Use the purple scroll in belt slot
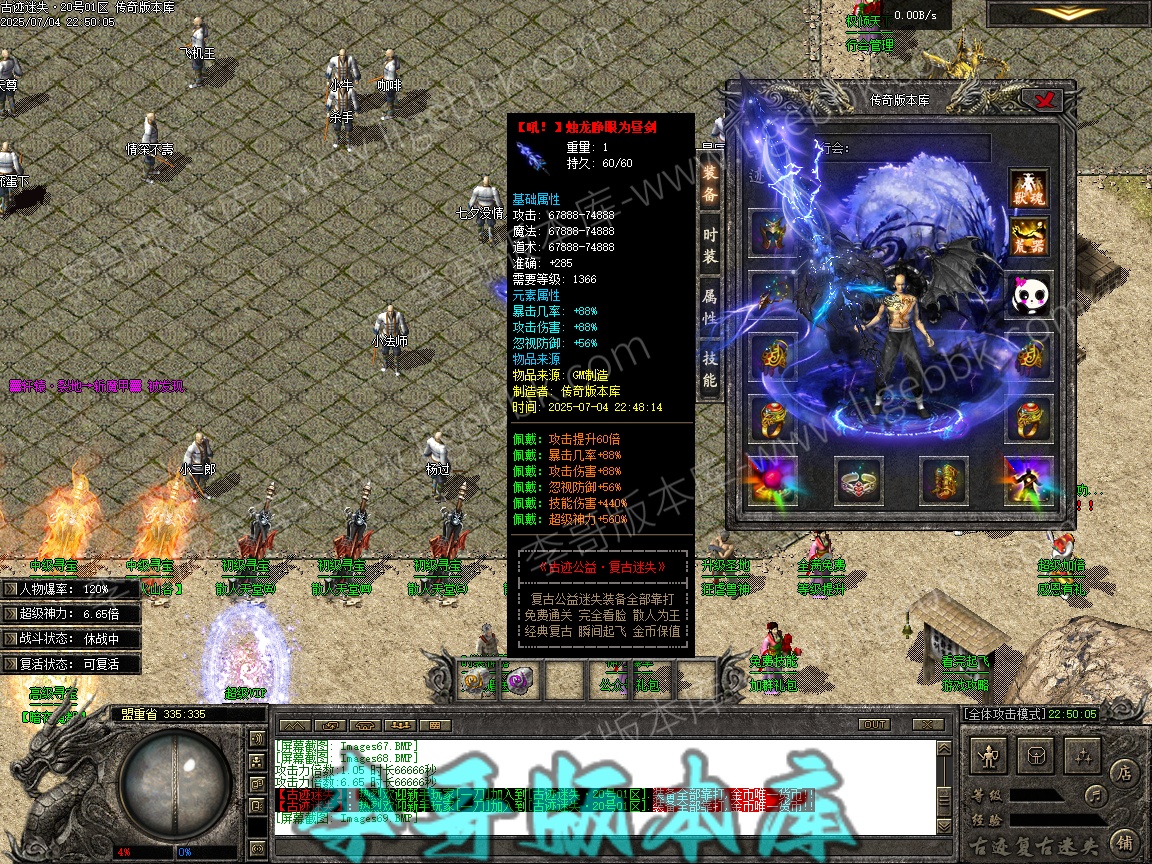Image resolution: width=1152 pixels, height=864 pixels. click(521, 681)
